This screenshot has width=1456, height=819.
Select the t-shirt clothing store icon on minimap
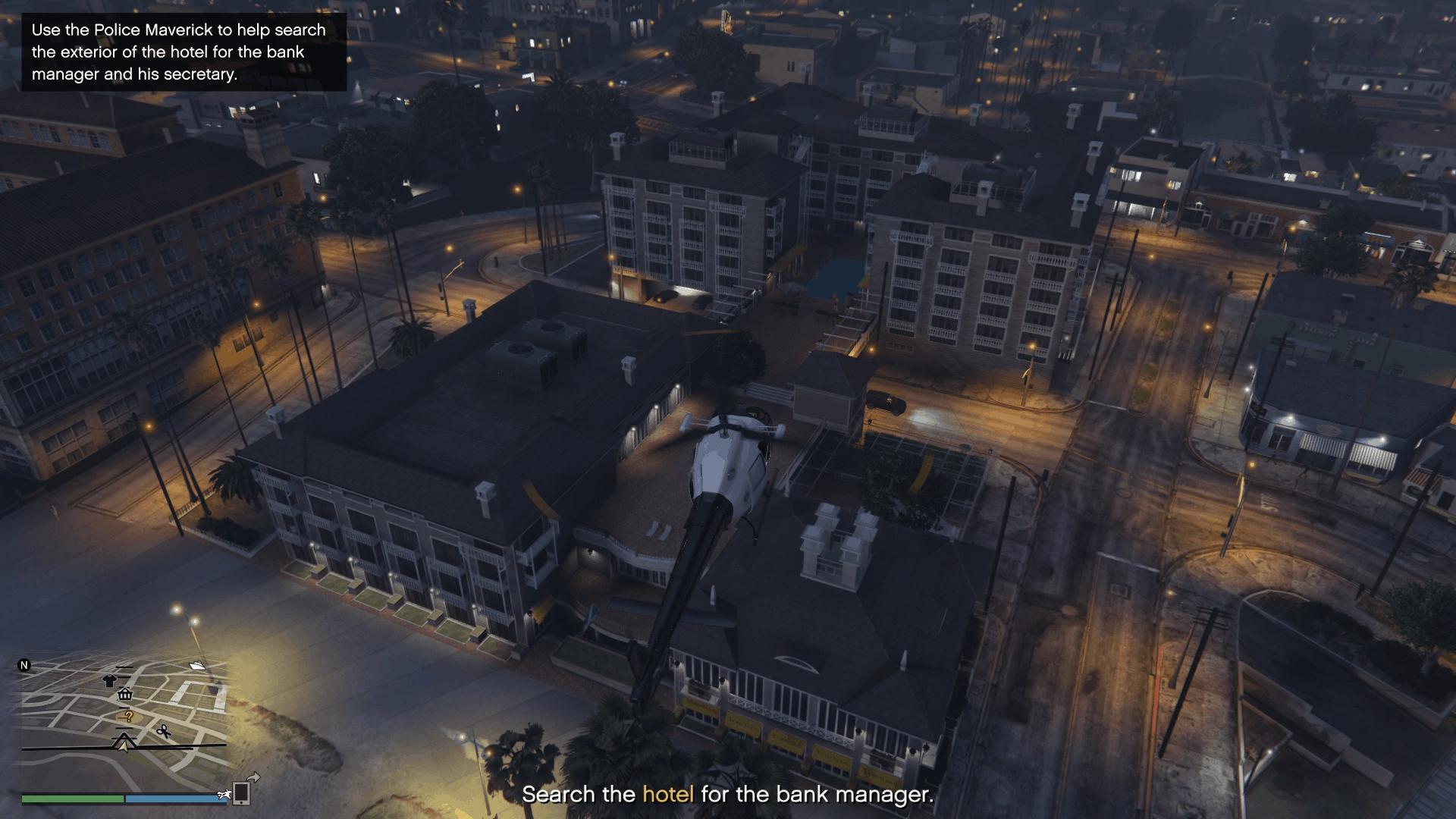pyautogui.click(x=110, y=682)
